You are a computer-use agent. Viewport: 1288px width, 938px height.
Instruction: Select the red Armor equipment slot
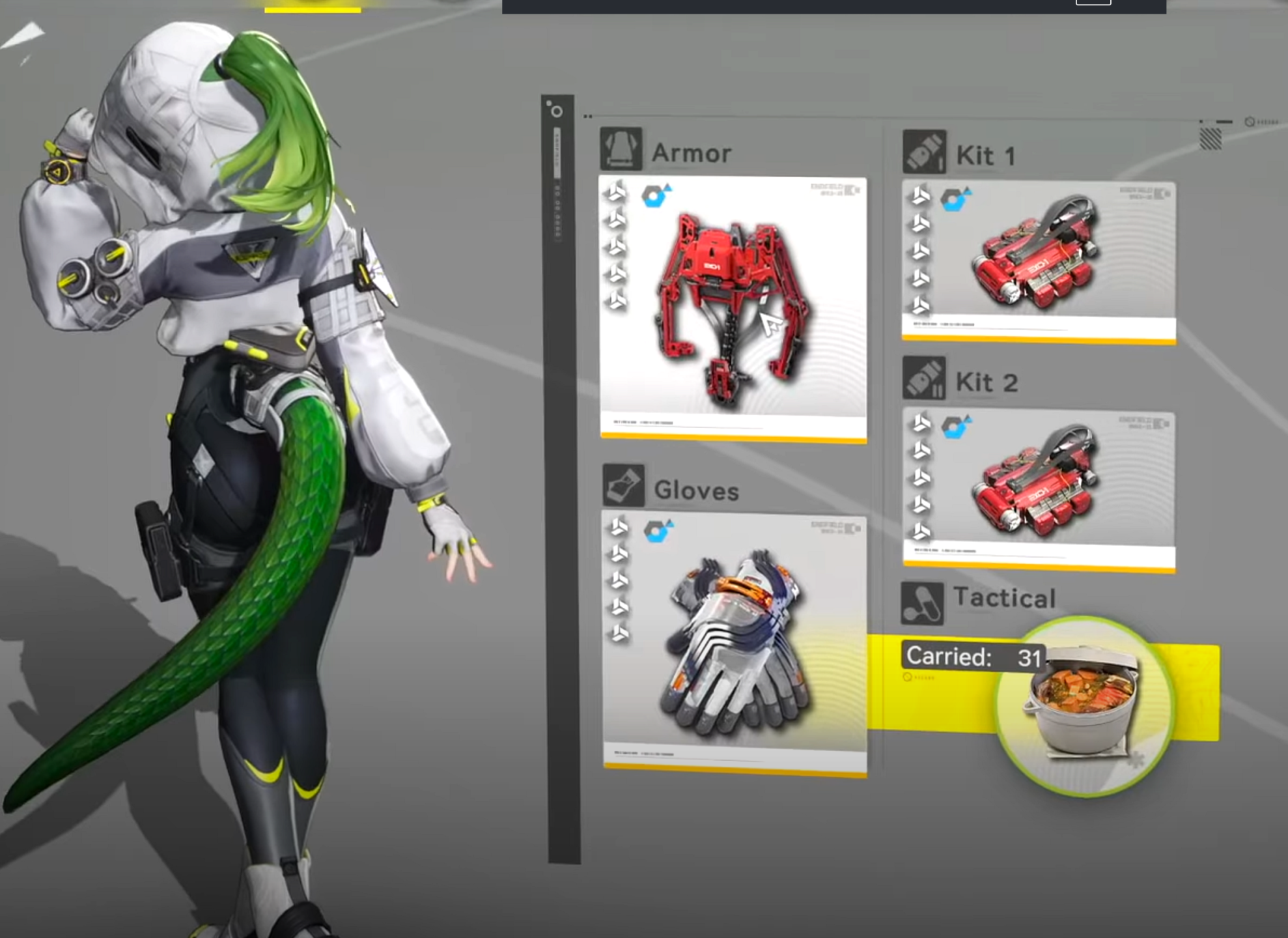coord(733,308)
